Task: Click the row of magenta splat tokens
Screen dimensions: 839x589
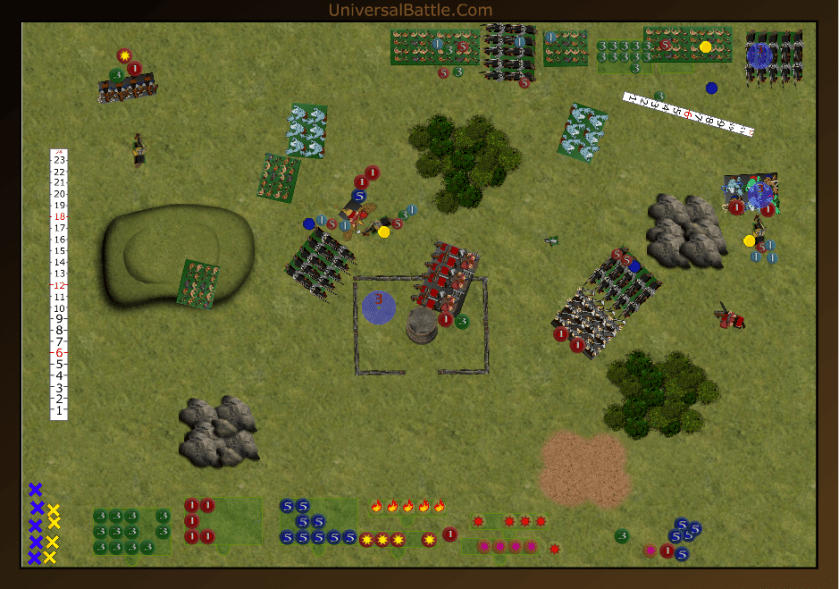Action: [508, 547]
